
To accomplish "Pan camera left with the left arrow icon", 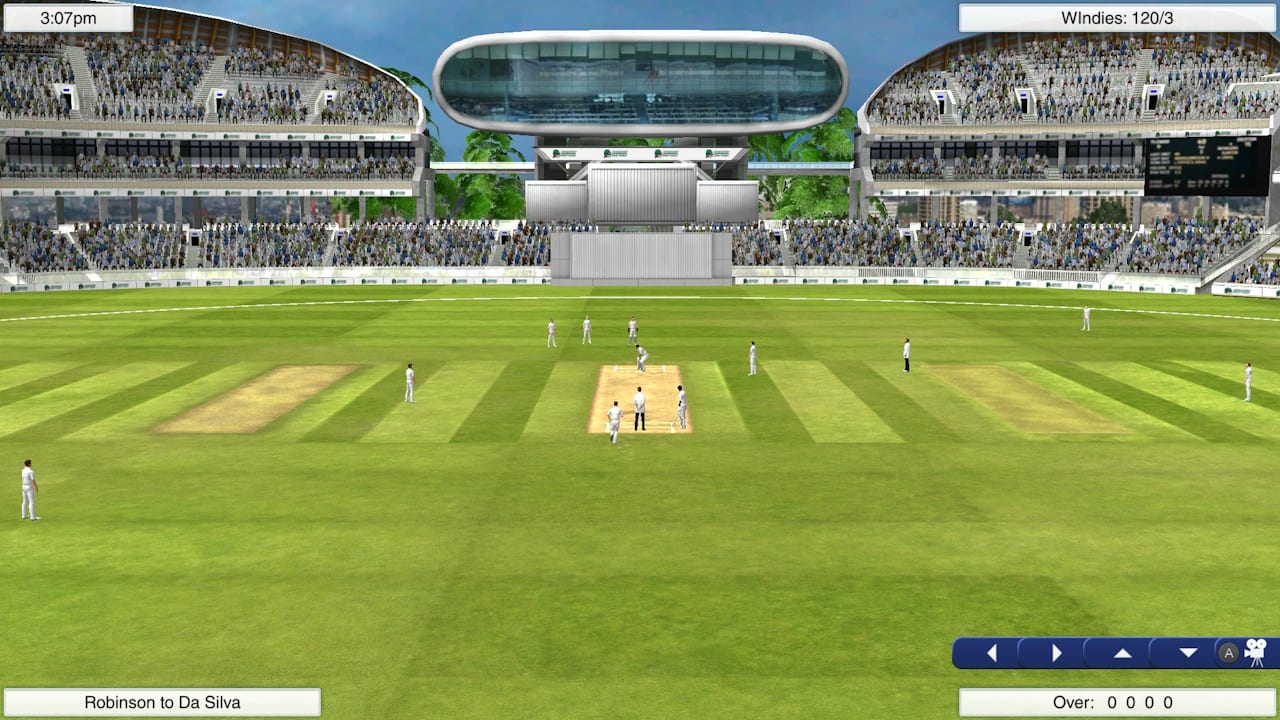I will (991, 652).
